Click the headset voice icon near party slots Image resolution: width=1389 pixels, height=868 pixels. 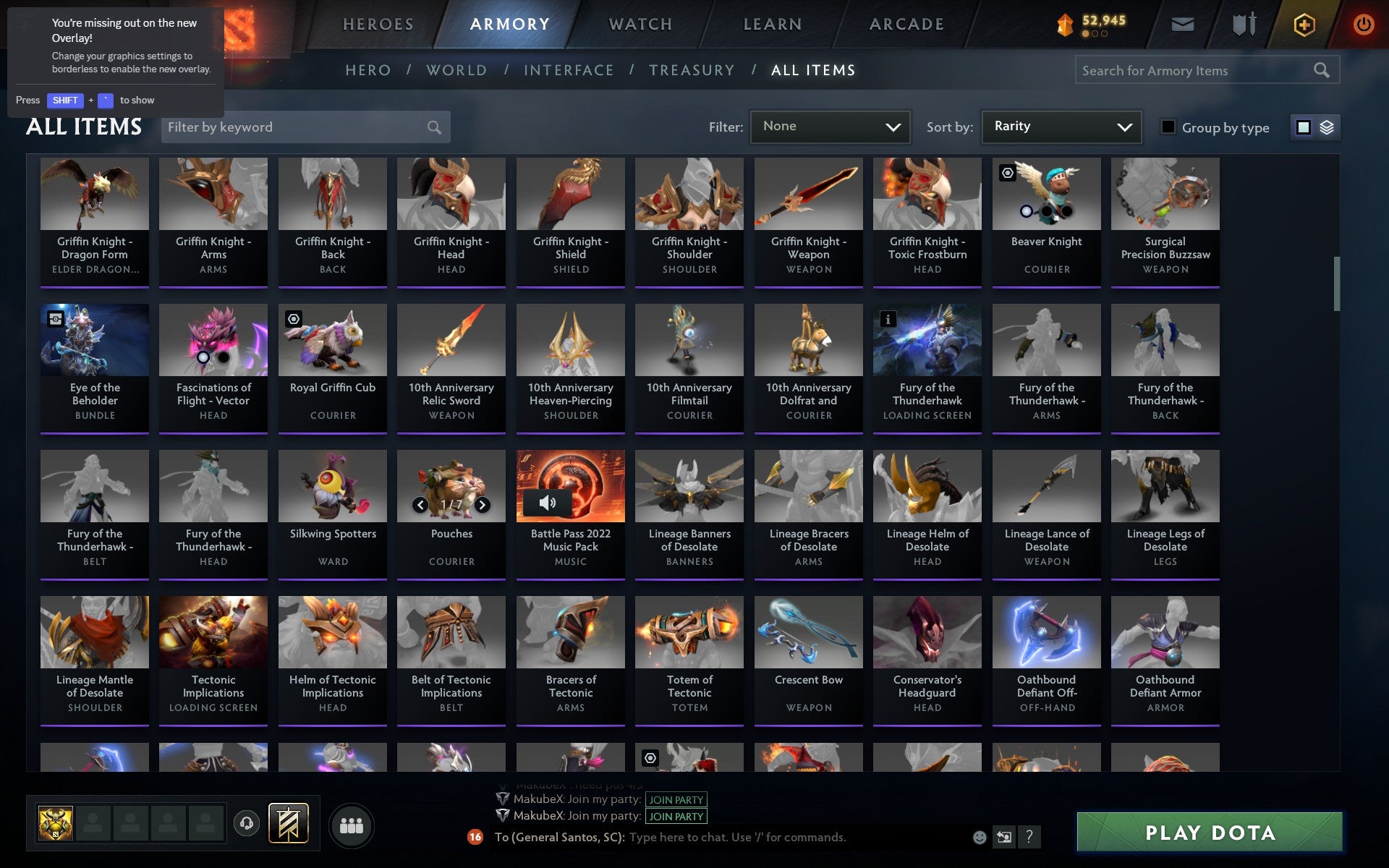click(247, 823)
